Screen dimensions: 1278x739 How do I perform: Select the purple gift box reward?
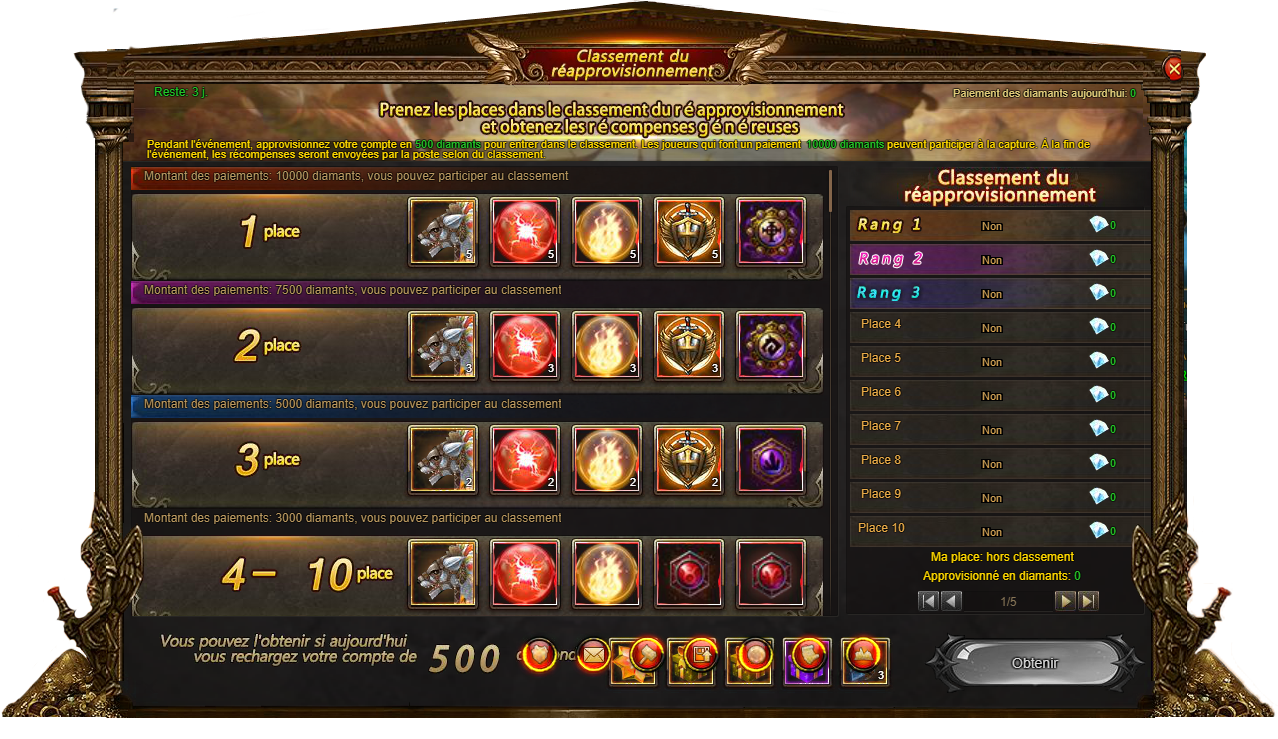pos(806,660)
